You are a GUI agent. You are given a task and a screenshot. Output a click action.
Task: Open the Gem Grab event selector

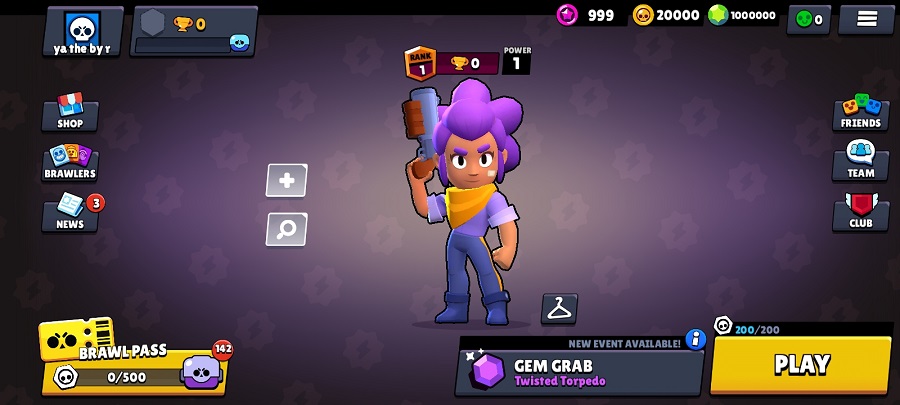click(580, 372)
